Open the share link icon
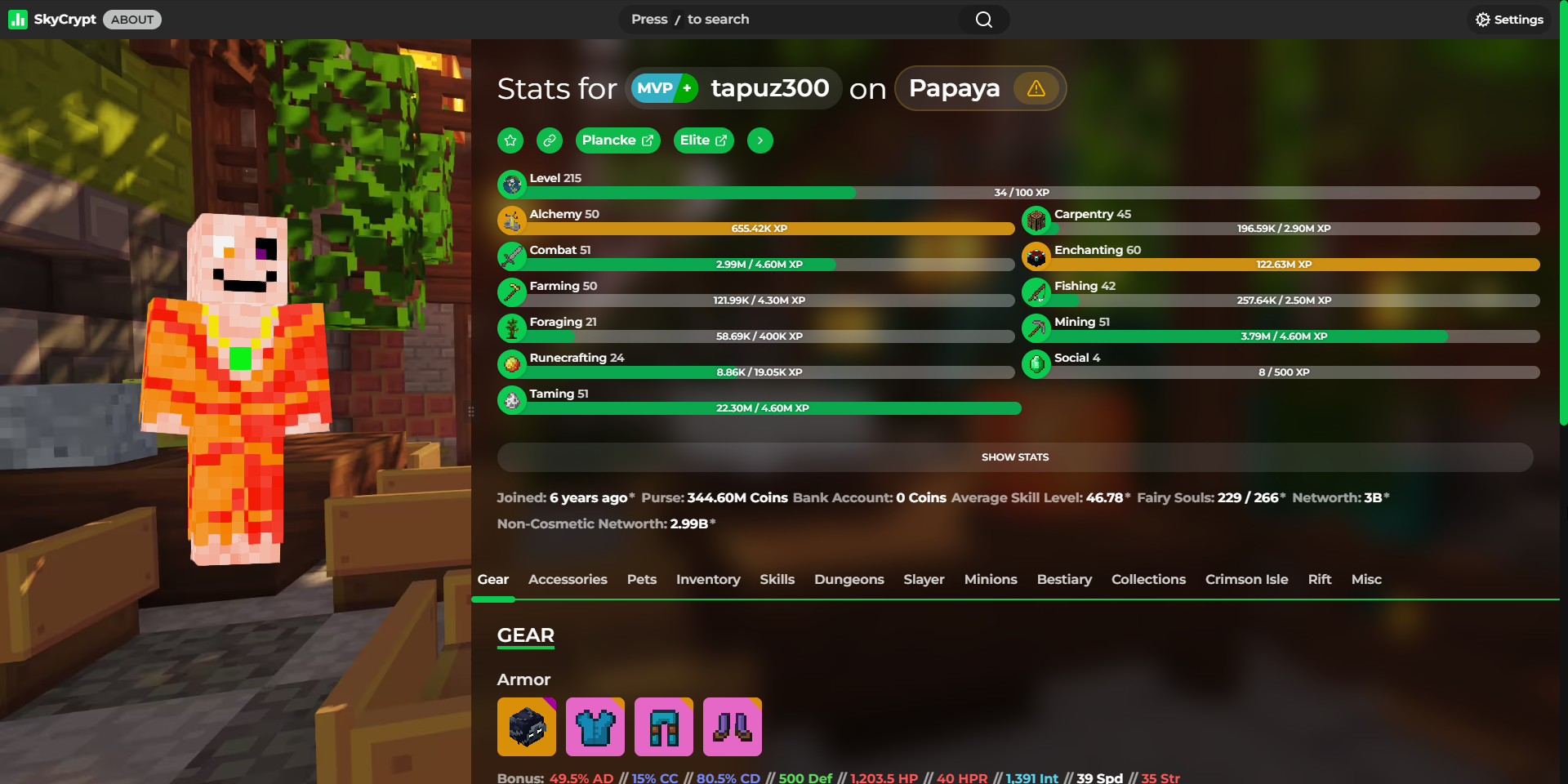The height and width of the screenshot is (784, 1568). point(549,140)
